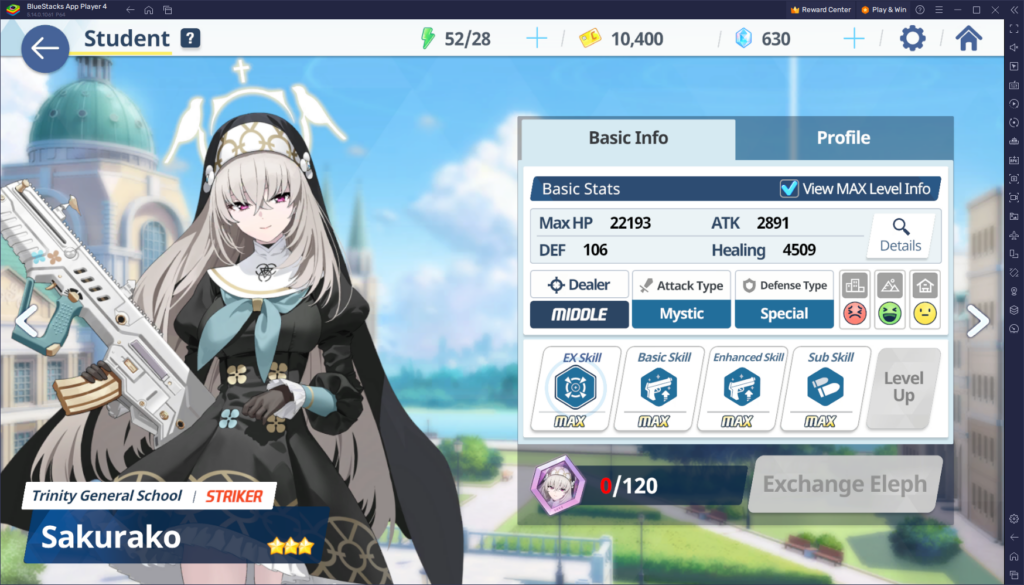The height and width of the screenshot is (585, 1024).
Task: Open the Student help question mark
Action: [x=190, y=39]
